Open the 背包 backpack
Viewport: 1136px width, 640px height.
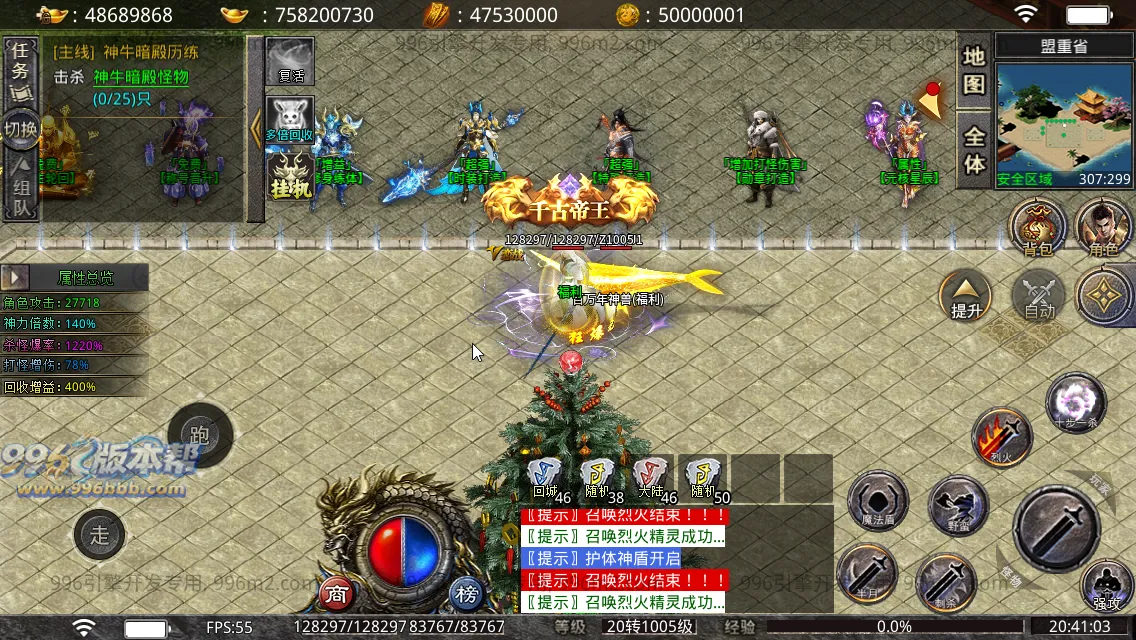click(1037, 226)
